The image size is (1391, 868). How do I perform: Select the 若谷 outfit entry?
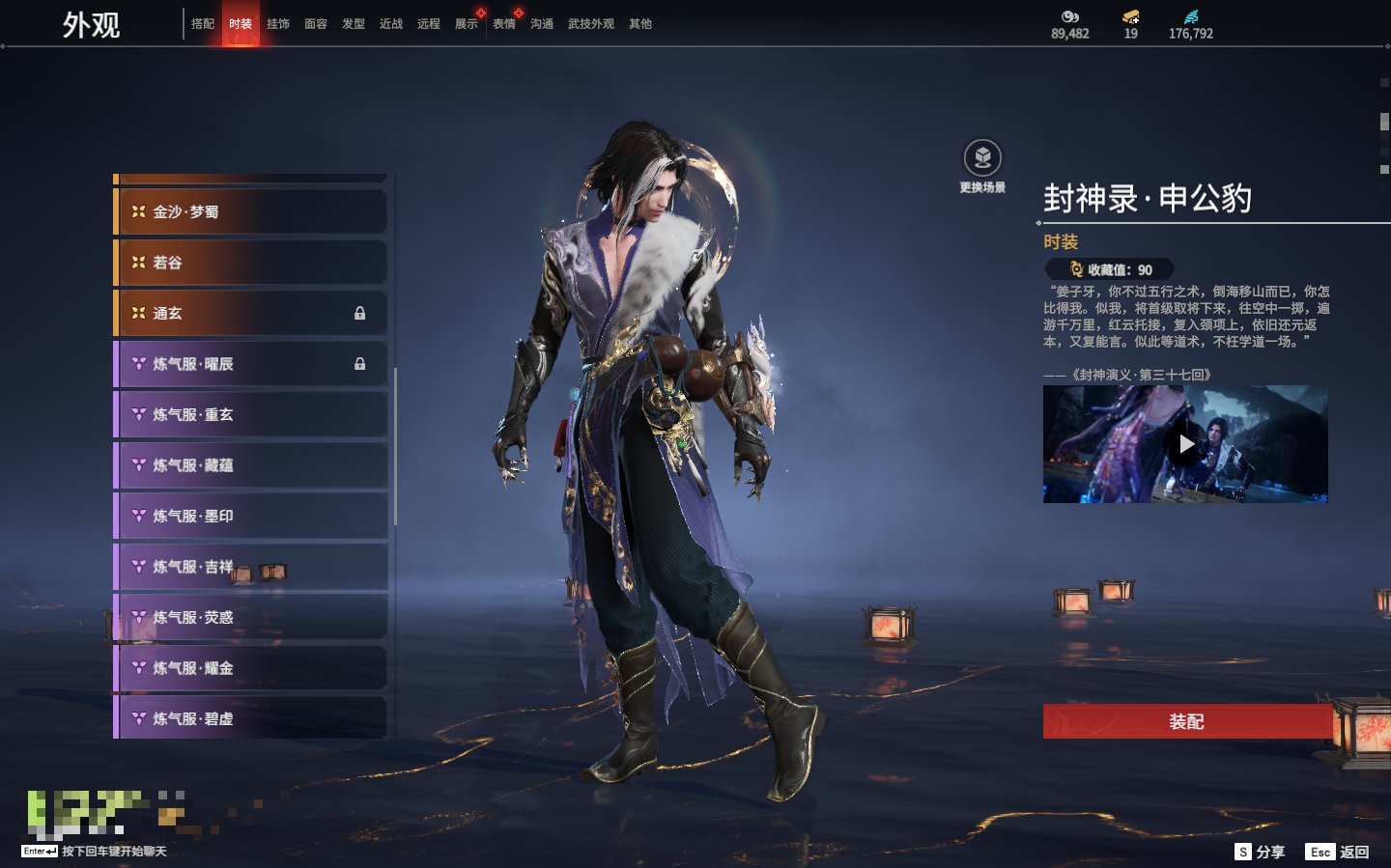[251, 263]
